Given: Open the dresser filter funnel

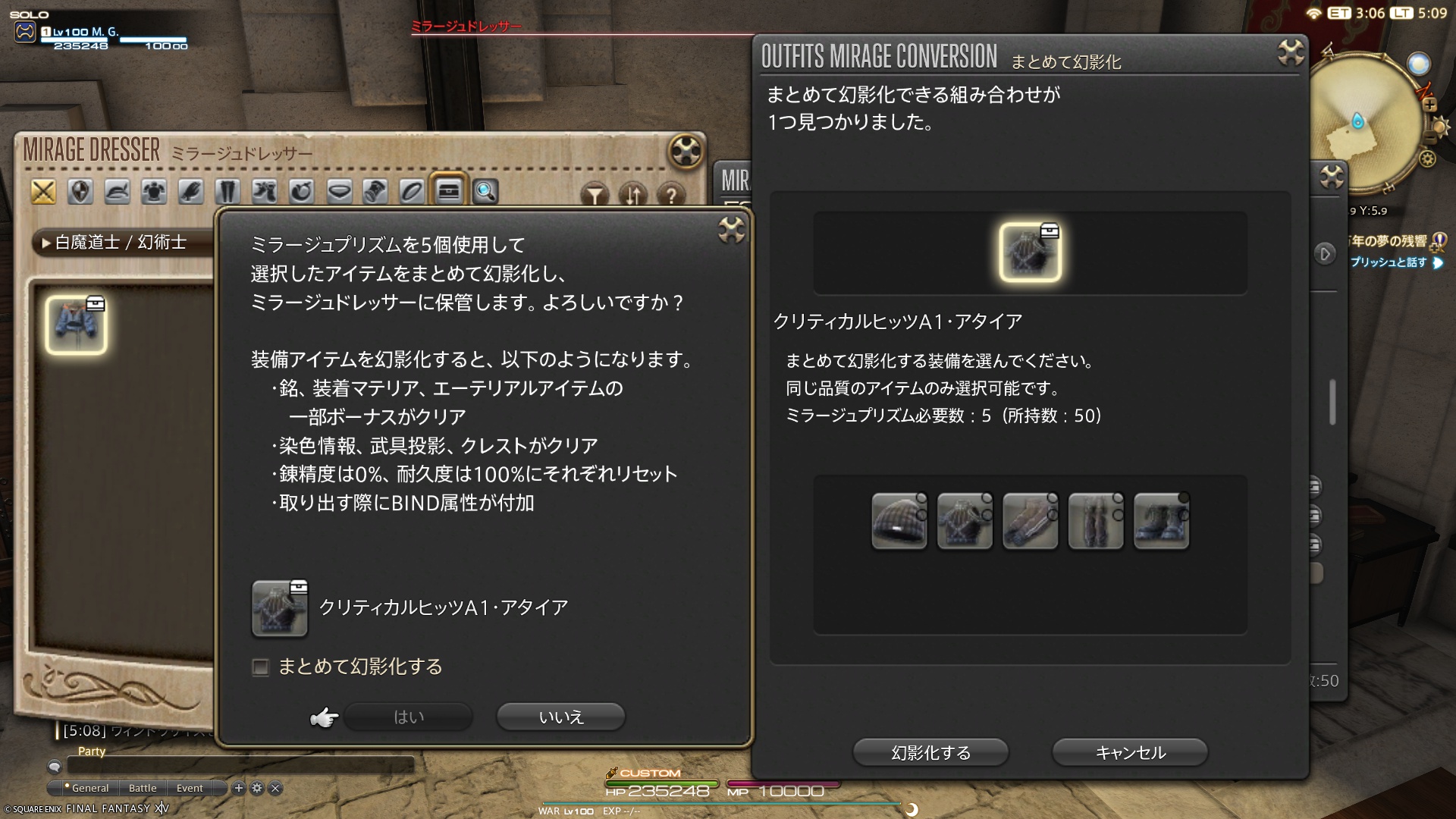Looking at the screenshot, I should [596, 196].
